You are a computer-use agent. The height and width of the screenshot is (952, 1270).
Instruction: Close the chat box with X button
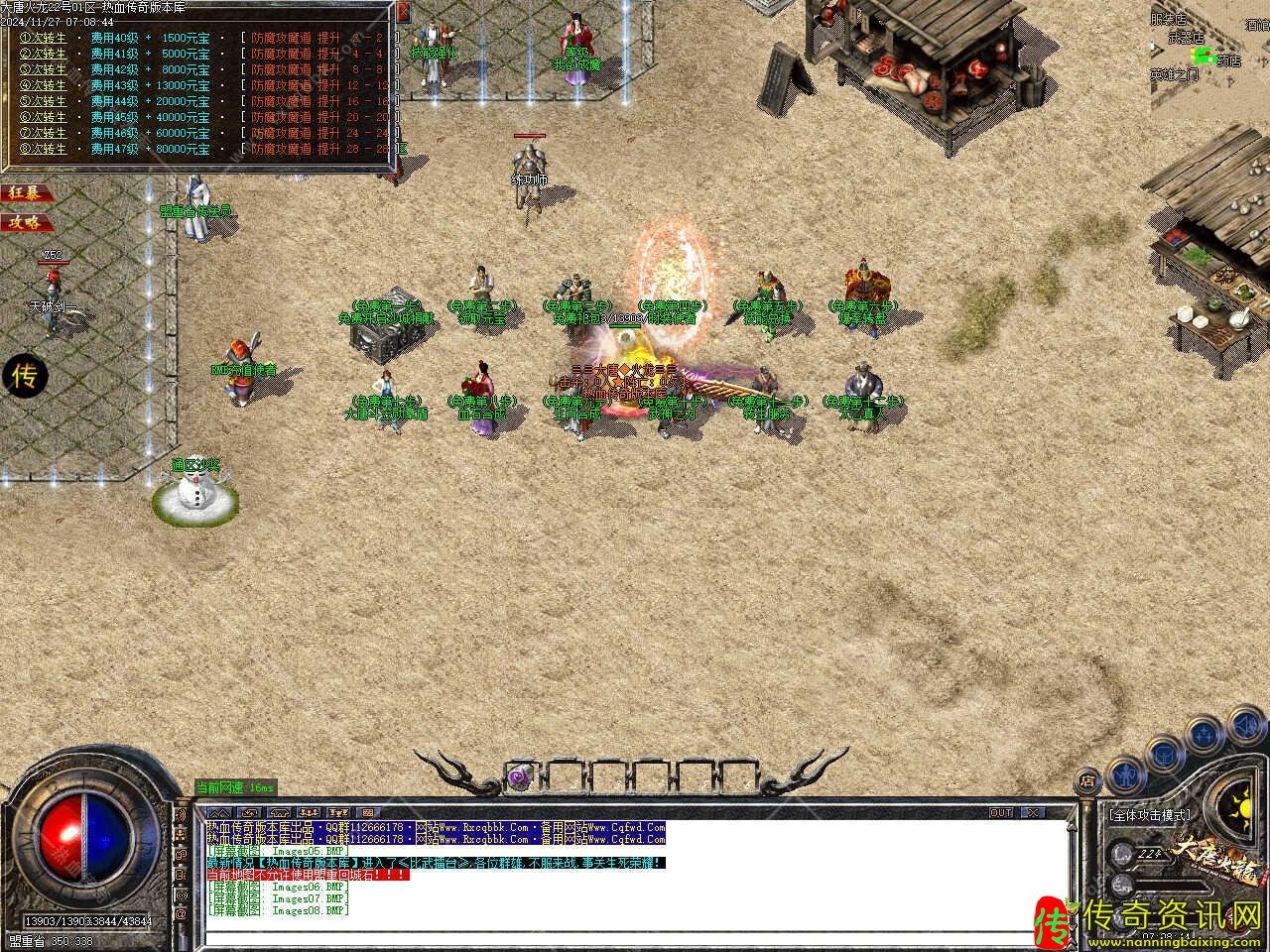[1034, 812]
